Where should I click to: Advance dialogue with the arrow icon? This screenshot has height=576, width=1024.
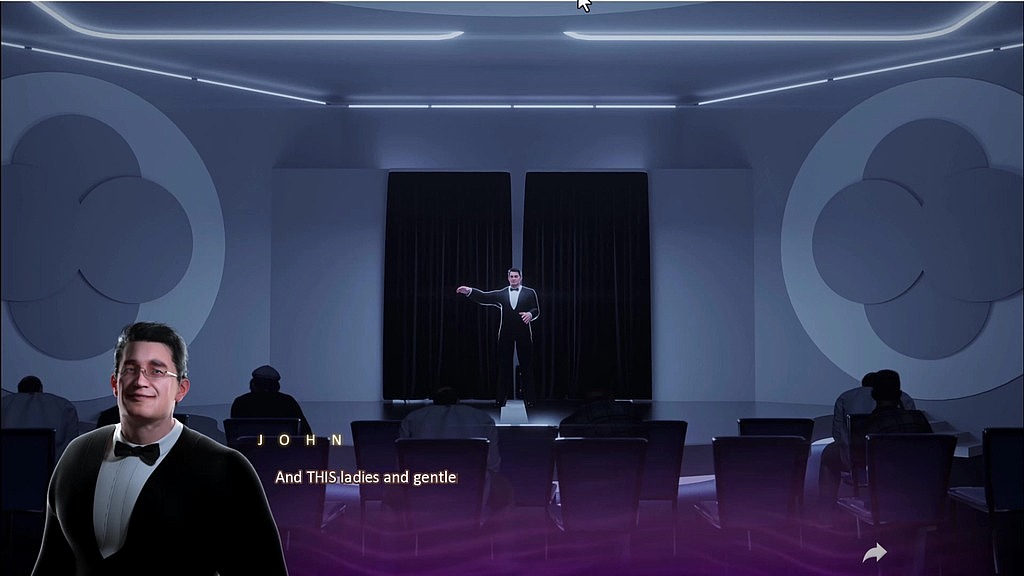tap(875, 553)
